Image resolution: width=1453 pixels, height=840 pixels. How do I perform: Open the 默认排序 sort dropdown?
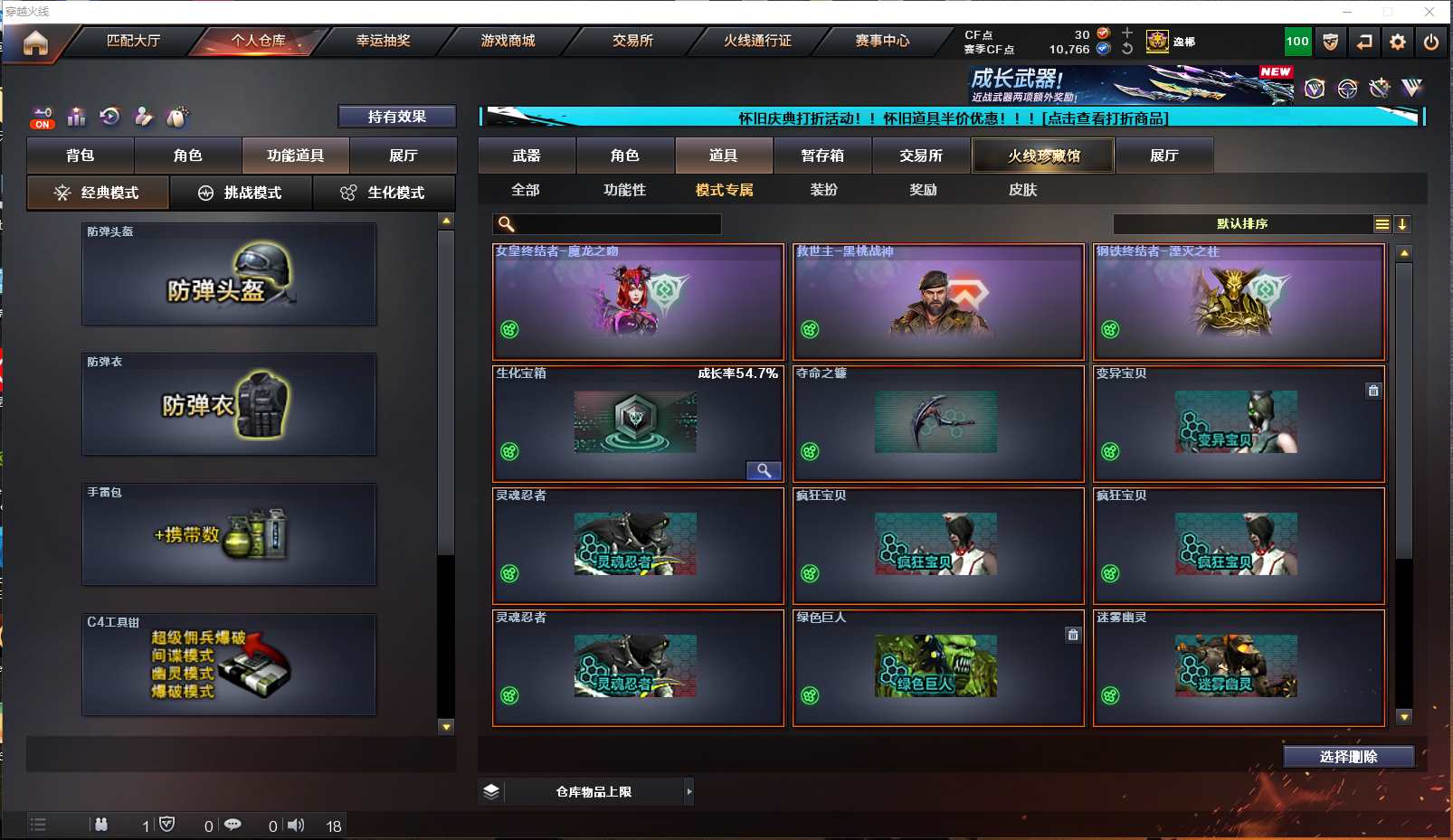(1242, 224)
